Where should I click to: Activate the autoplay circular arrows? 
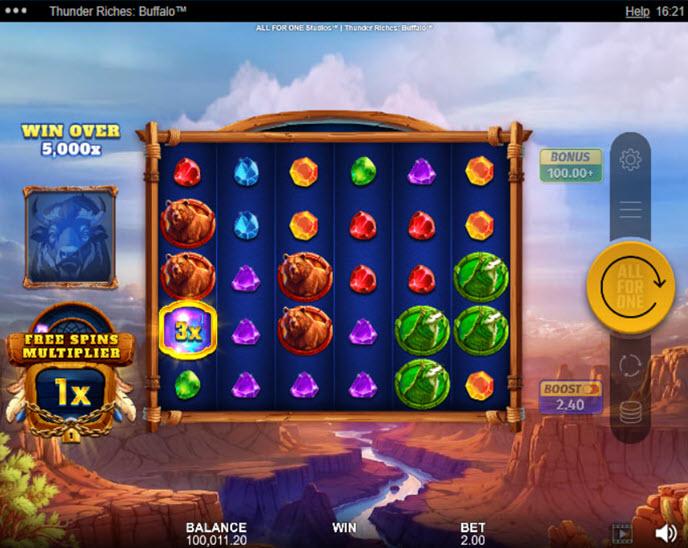[x=630, y=365]
